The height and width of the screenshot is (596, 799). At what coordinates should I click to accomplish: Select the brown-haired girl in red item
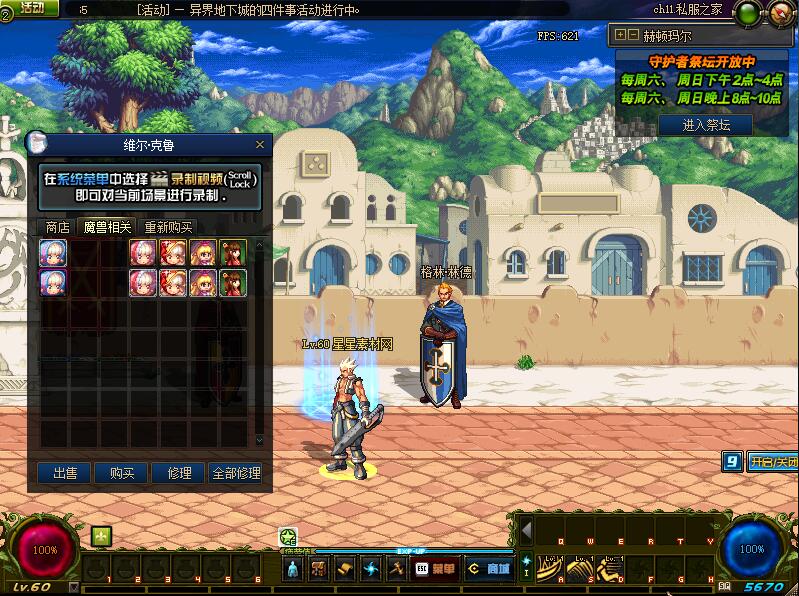tap(233, 252)
